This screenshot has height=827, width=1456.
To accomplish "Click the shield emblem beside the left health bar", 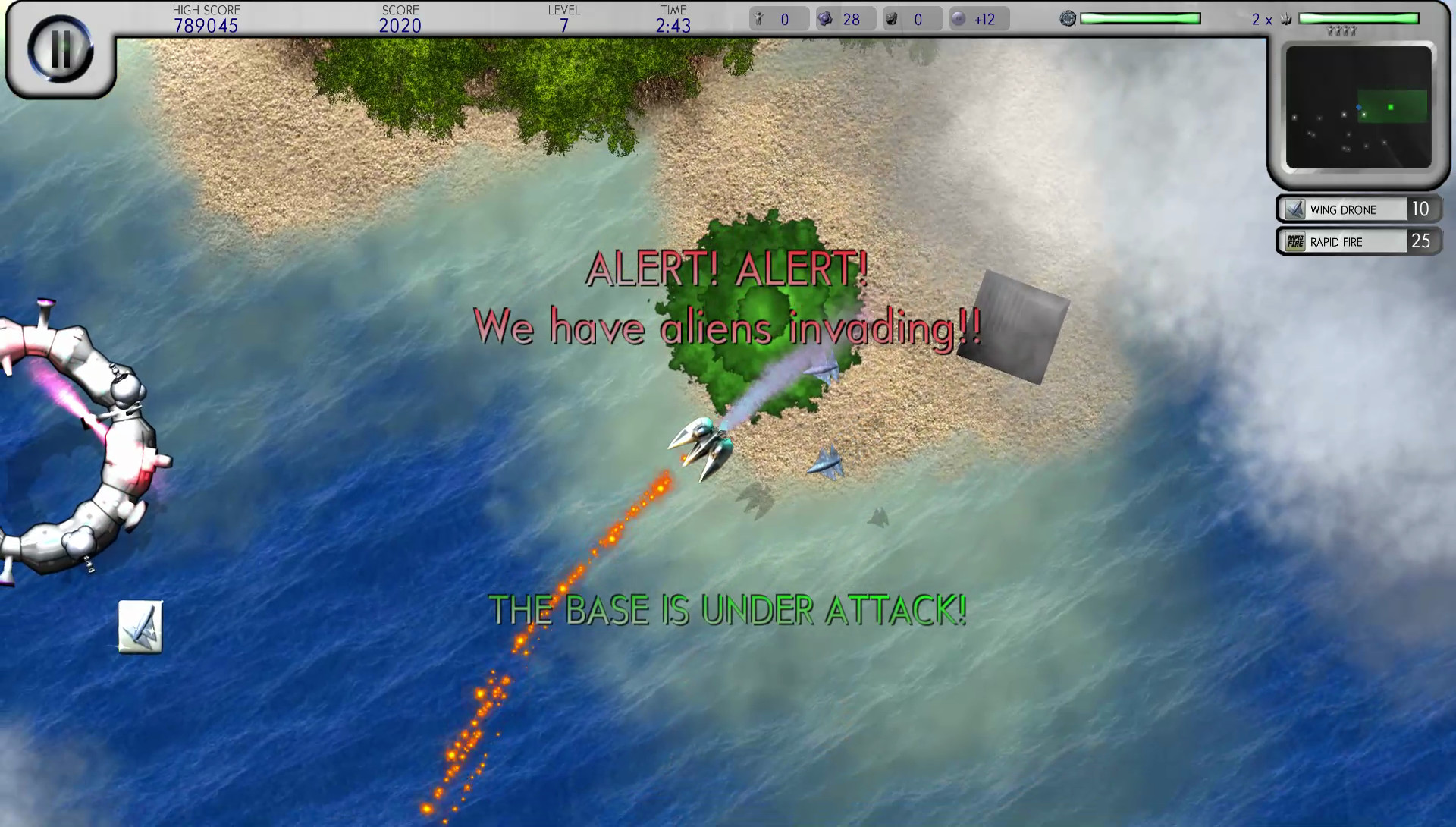I will 1068,17.
